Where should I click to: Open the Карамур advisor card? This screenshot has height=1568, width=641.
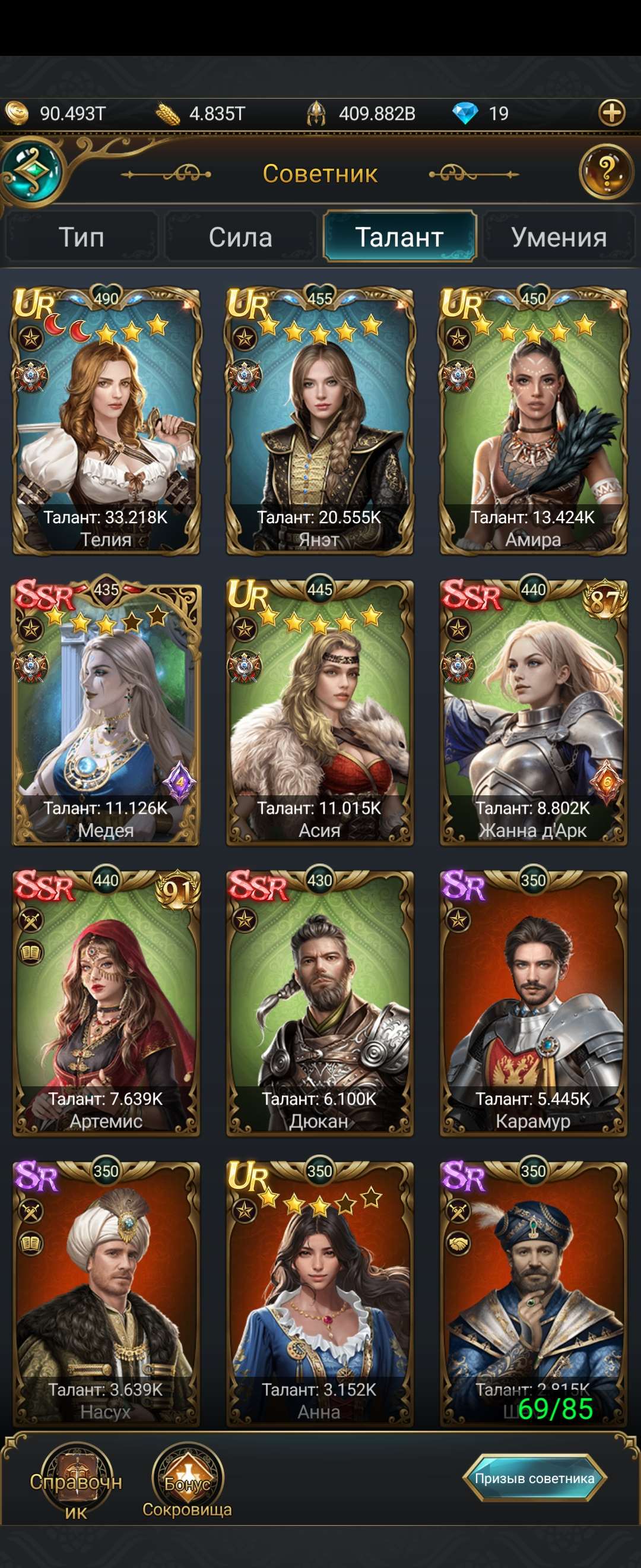point(534,1003)
